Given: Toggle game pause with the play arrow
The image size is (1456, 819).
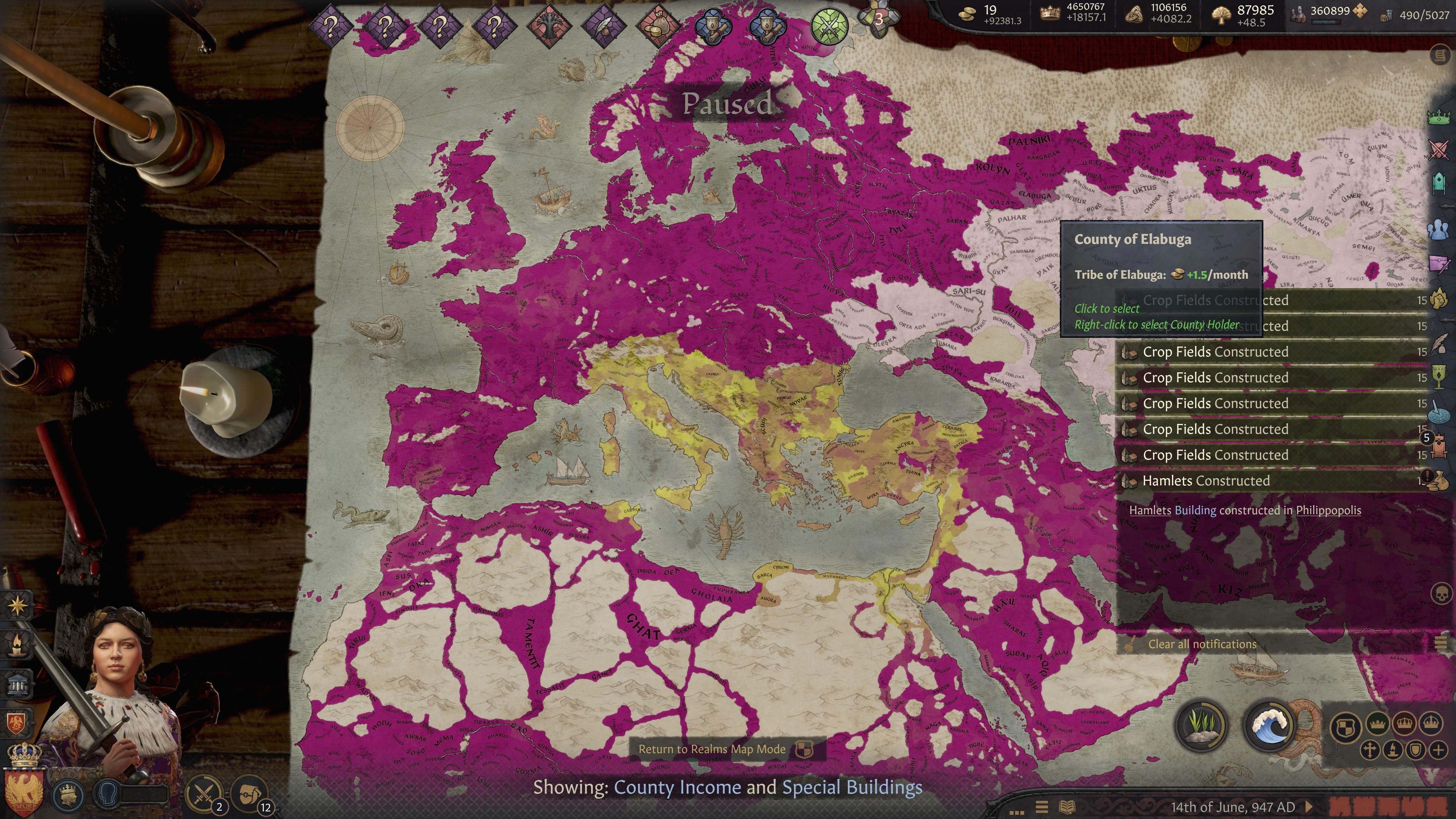Looking at the screenshot, I should coord(1309,806).
